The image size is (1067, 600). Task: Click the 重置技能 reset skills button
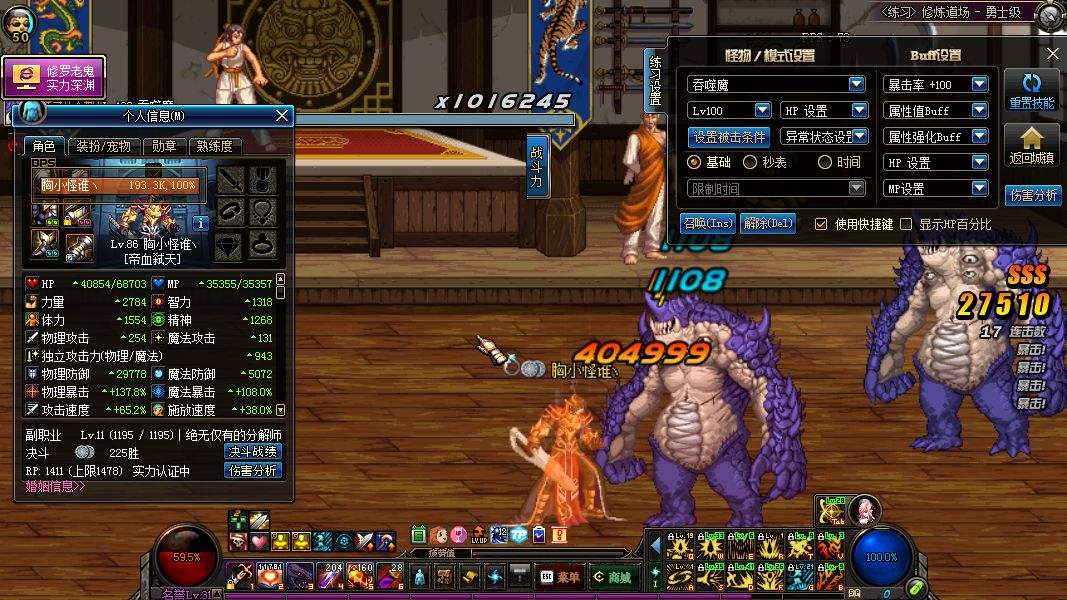1032,92
